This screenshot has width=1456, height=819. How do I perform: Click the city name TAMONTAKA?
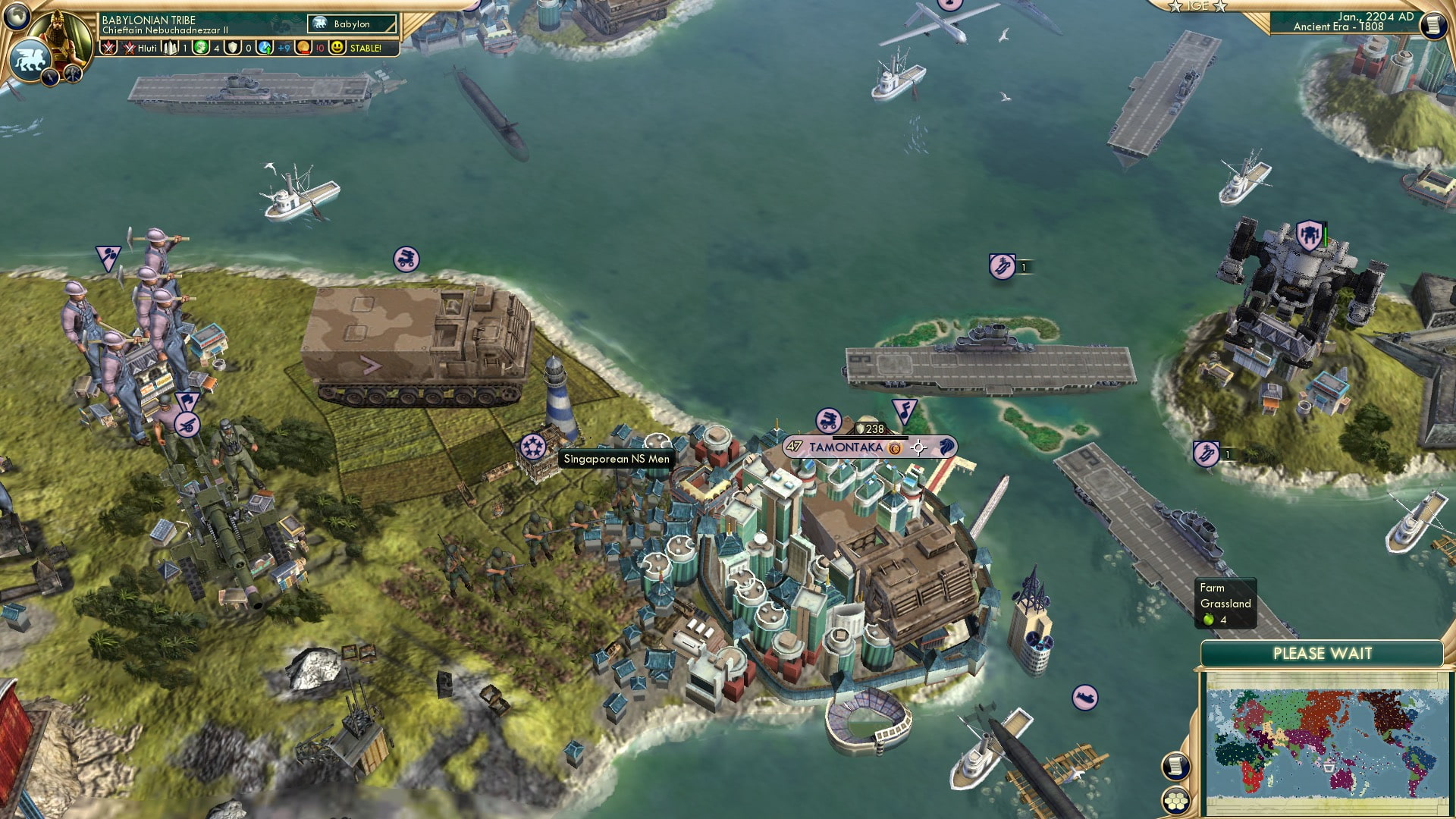coord(846,447)
